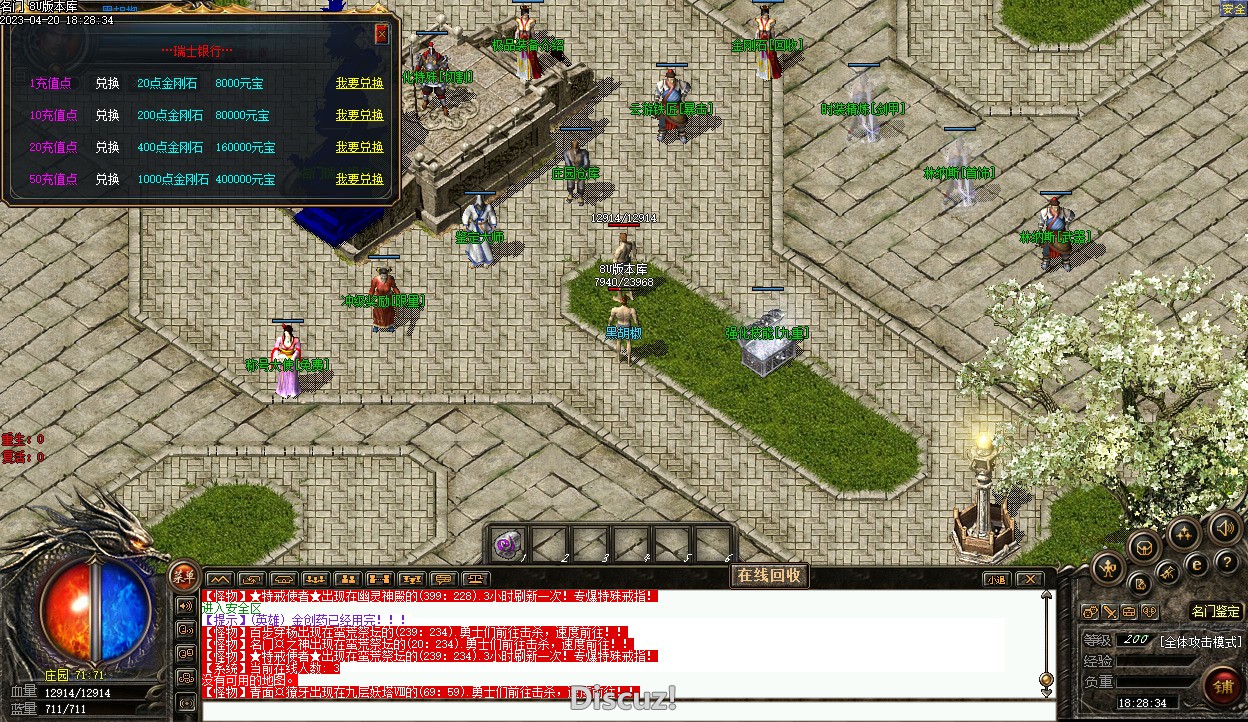This screenshot has width=1248, height=722.
Task: Click the round 'e' icon button
Action: 1196,564
